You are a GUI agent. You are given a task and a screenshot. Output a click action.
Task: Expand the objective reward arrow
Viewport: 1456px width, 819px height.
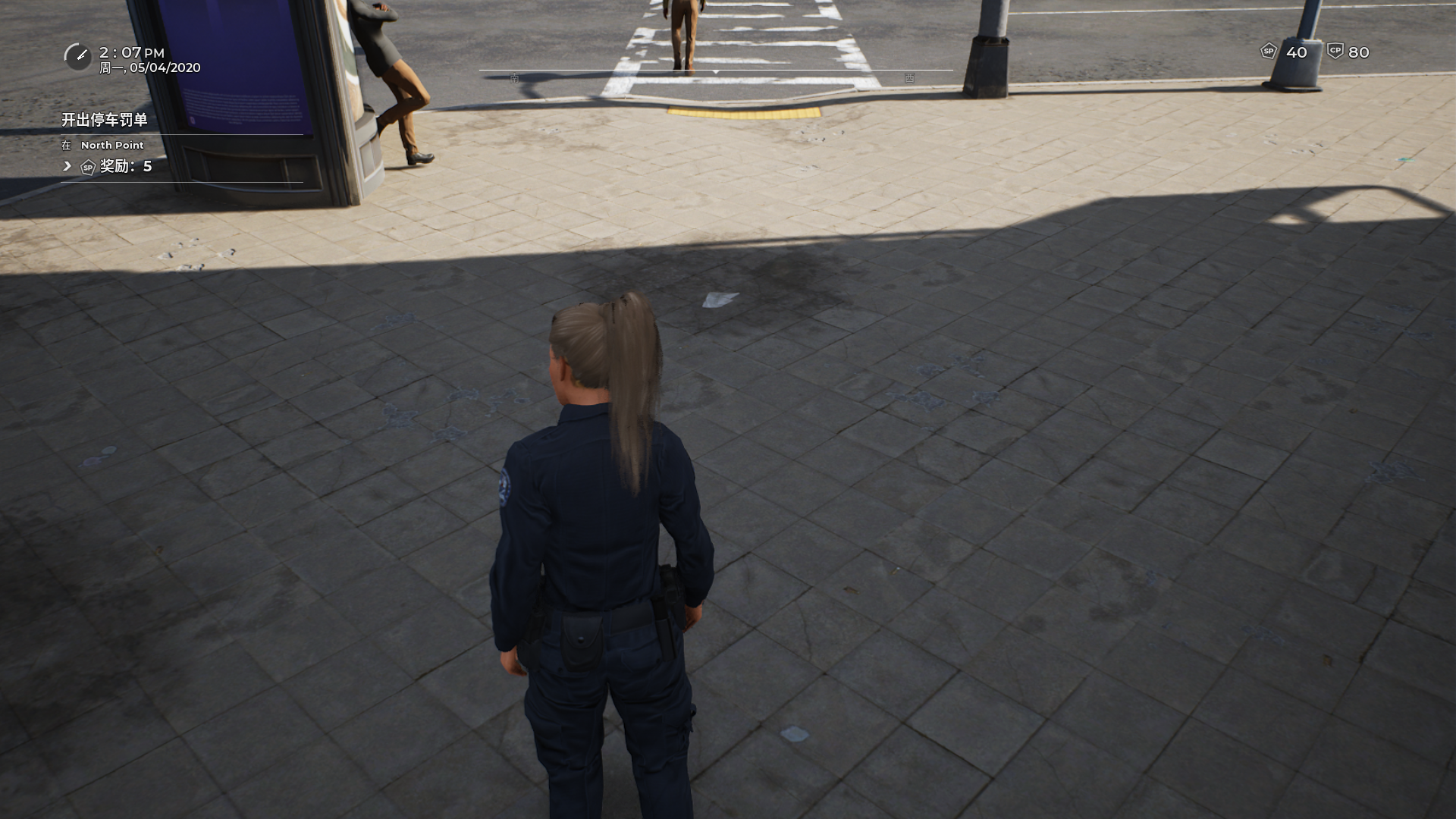point(67,166)
